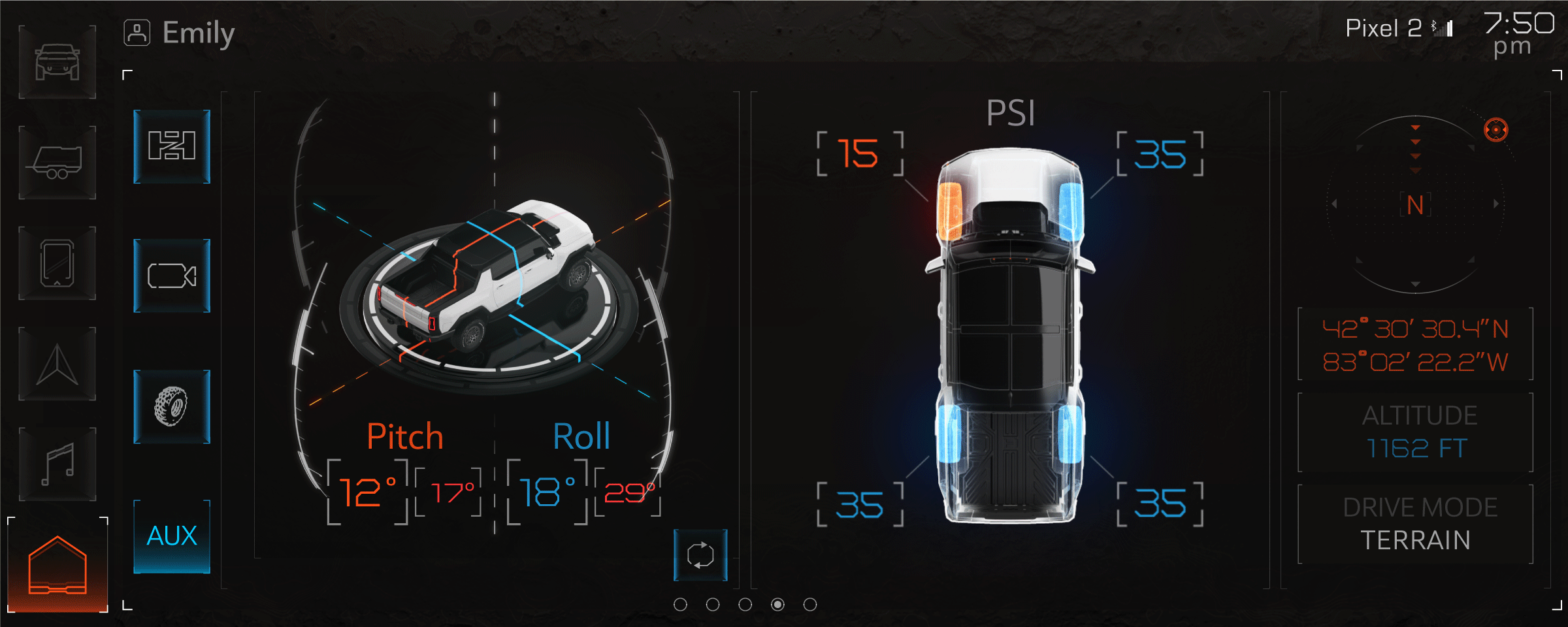Tap the Pixel 2 phone connection status

click(x=1398, y=28)
